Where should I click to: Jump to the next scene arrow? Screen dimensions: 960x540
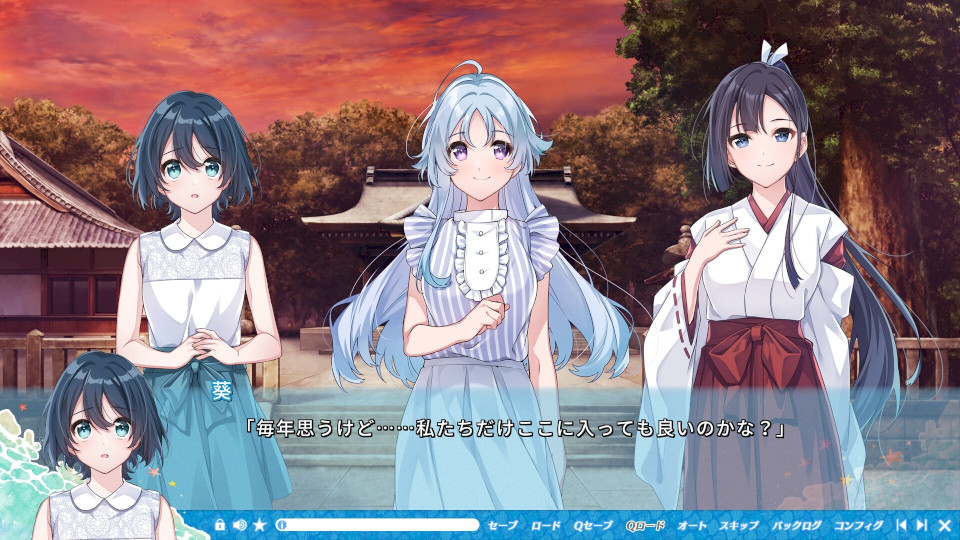click(921, 525)
